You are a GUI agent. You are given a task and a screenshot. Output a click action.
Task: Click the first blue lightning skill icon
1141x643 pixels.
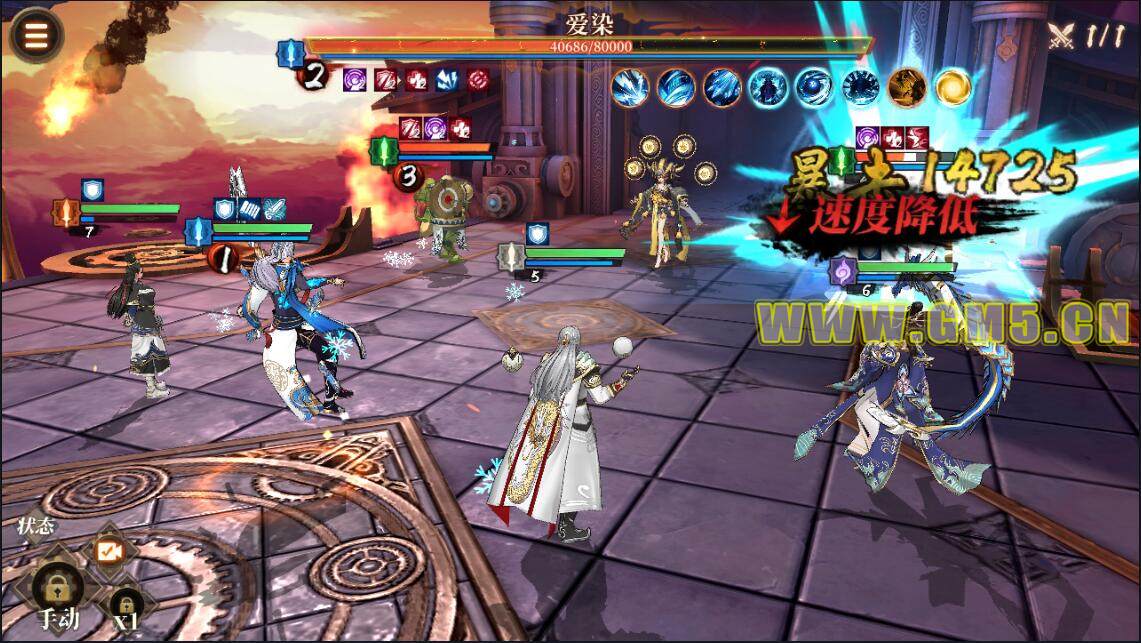click(x=630, y=87)
